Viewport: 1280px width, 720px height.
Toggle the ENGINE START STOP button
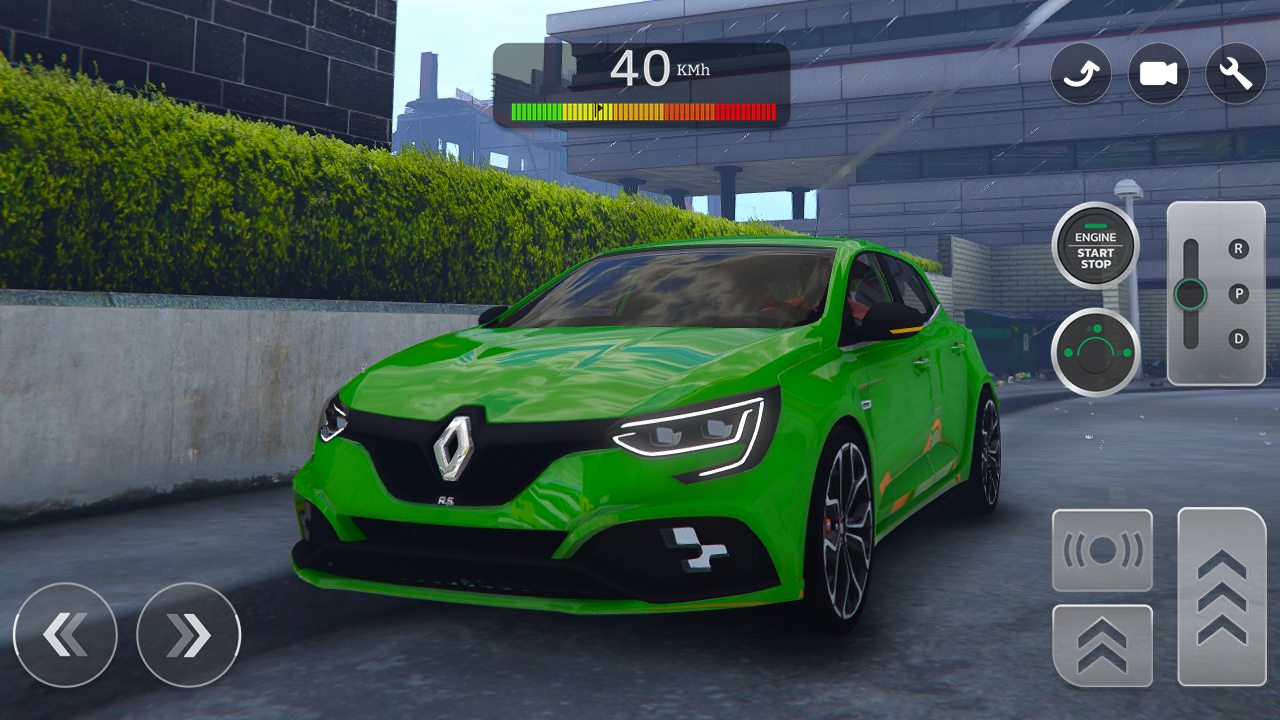1094,247
